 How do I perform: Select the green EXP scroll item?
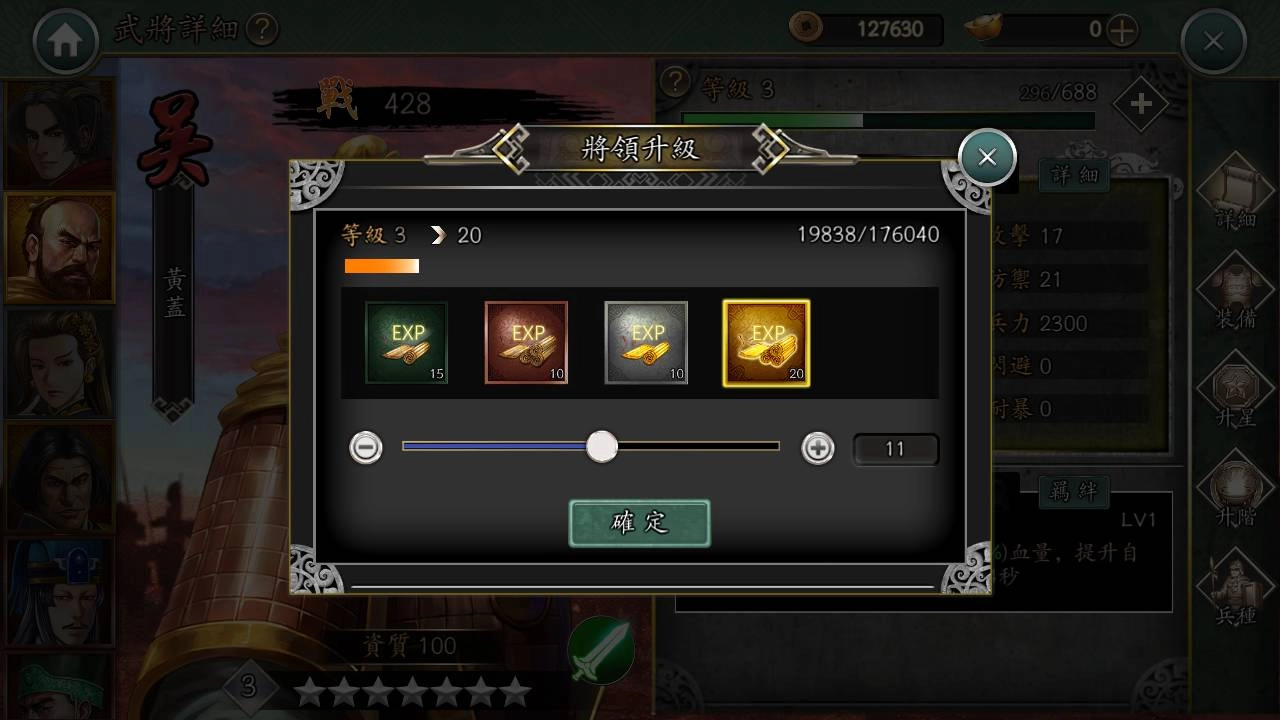[x=406, y=343]
